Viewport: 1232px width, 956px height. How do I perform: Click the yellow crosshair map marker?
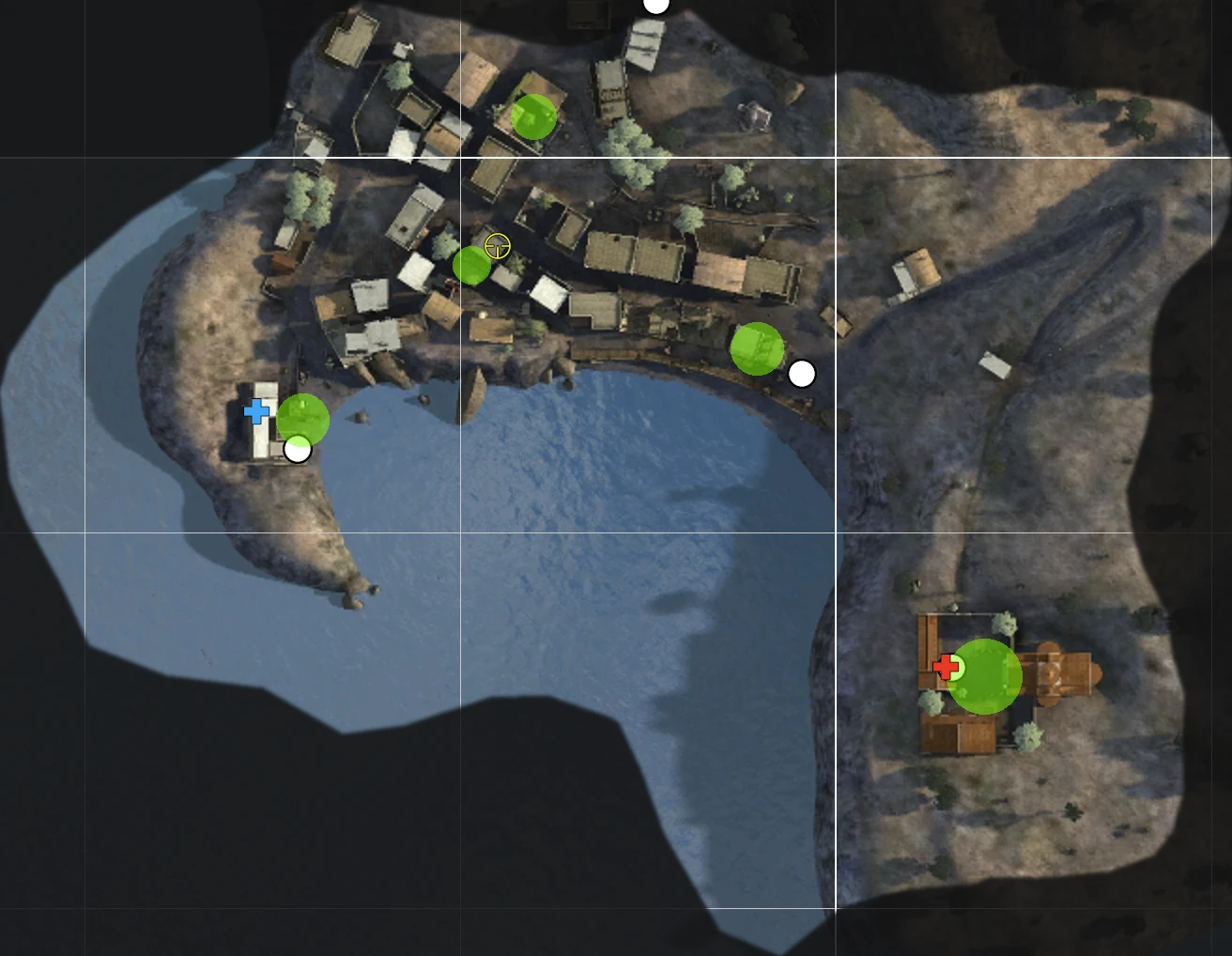tap(498, 247)
